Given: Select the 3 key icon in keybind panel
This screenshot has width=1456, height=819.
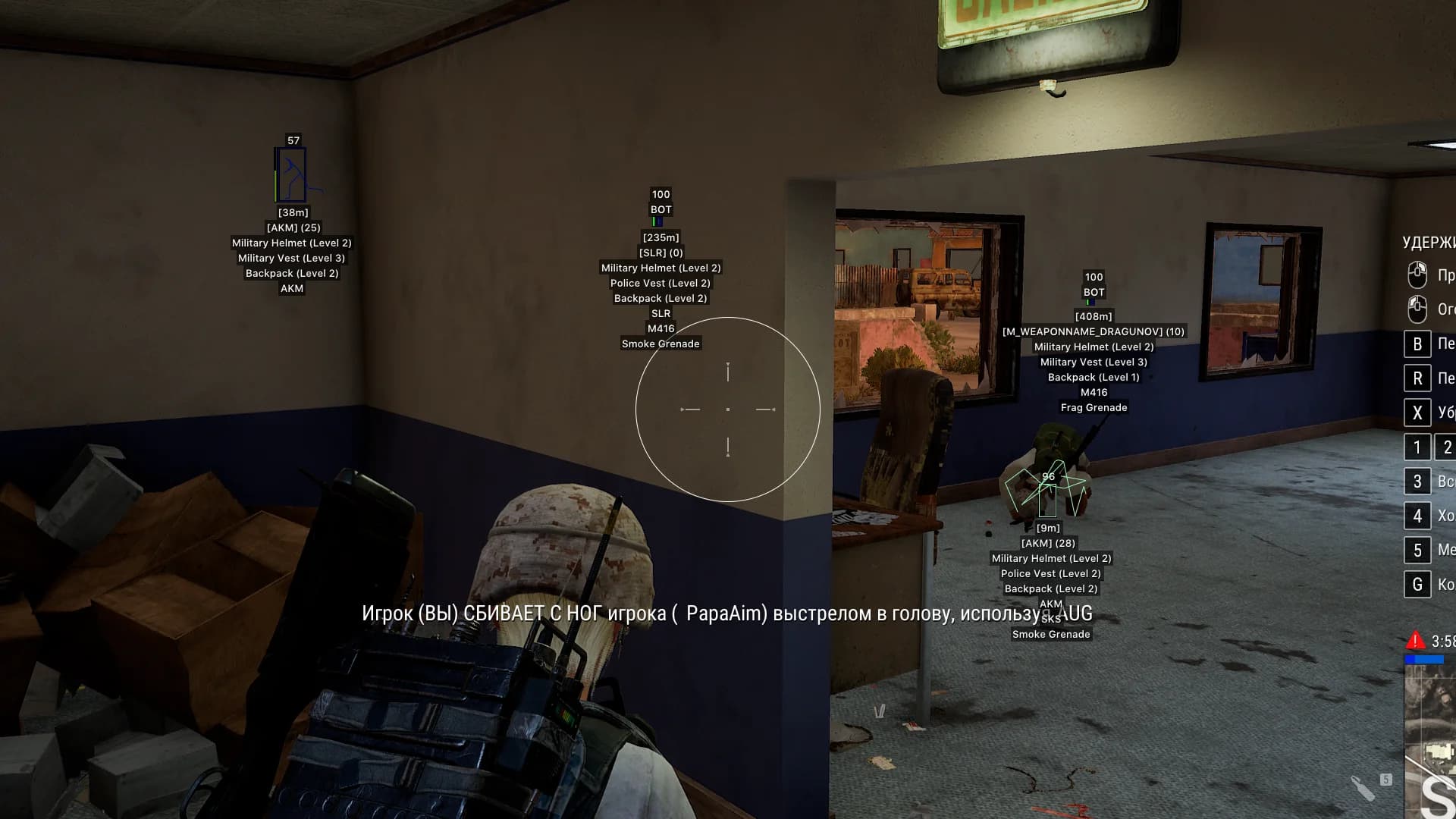Looking at the screenshot, I should pos(1417,481).
